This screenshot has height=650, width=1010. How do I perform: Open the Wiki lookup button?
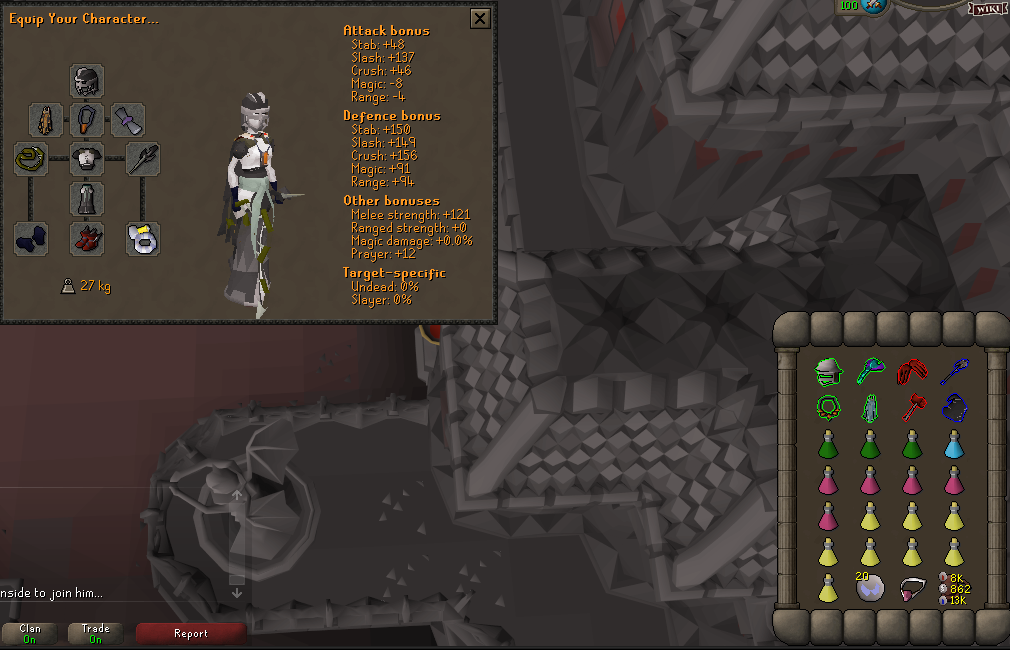(x=986, y=8)
